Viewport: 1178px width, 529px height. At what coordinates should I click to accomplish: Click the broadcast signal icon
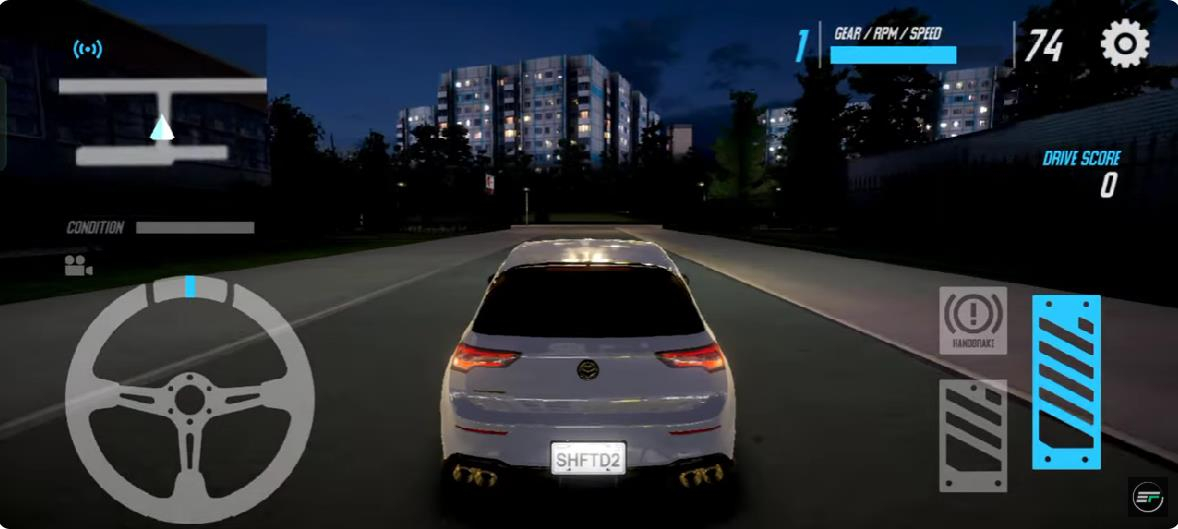tap(88, 49)
